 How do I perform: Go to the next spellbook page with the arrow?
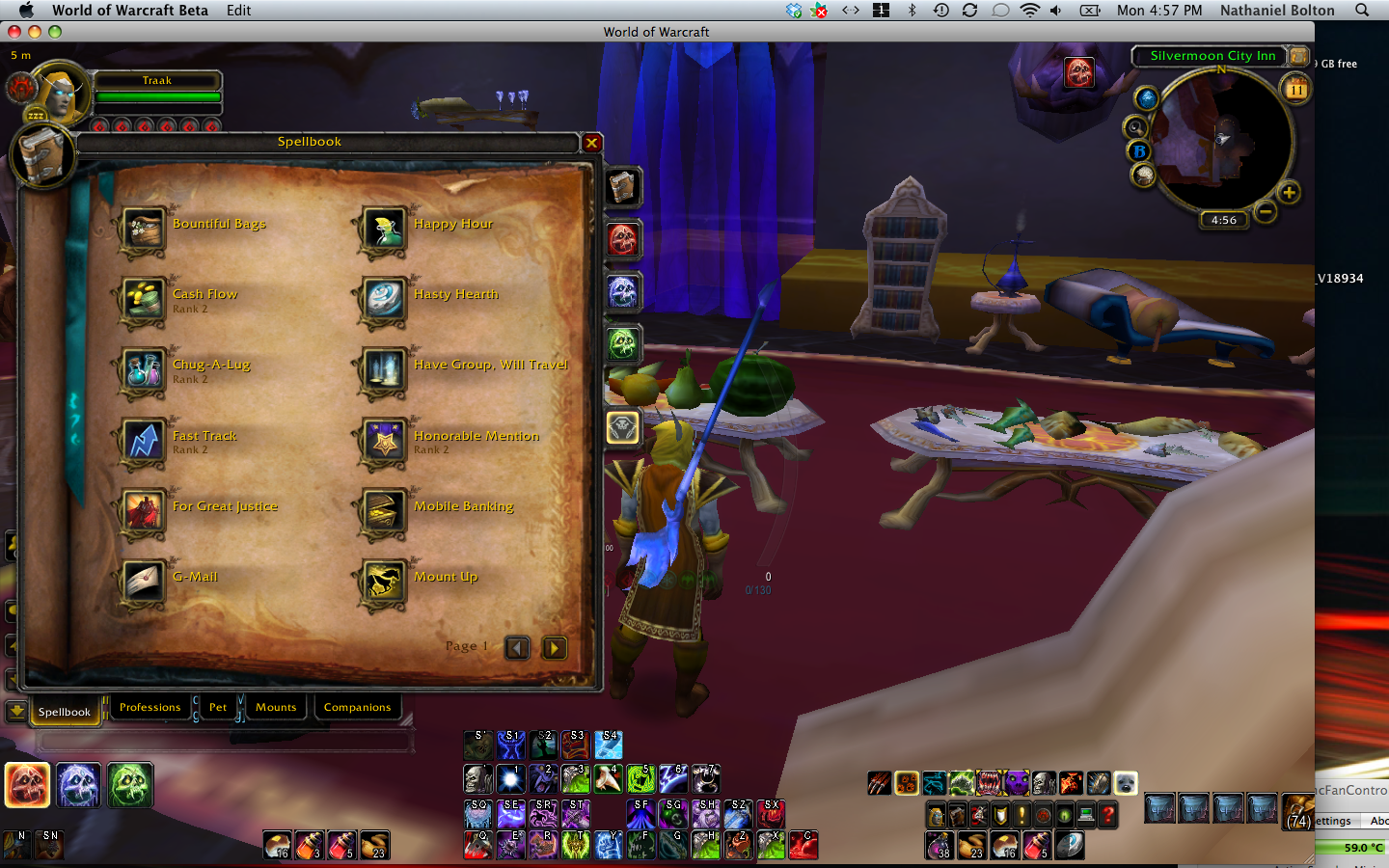554,648
